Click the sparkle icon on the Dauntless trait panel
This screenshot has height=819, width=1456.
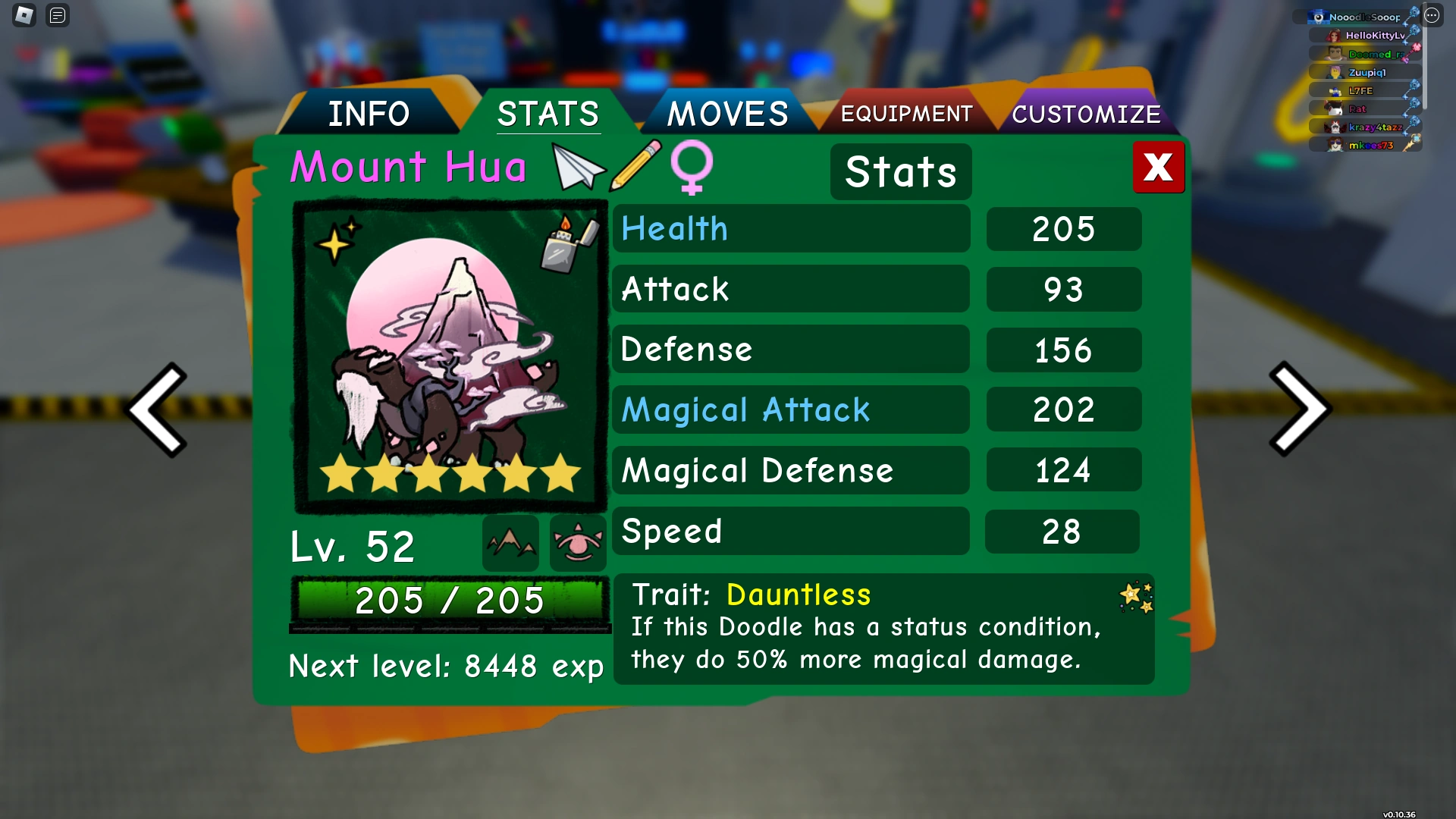1137,598
